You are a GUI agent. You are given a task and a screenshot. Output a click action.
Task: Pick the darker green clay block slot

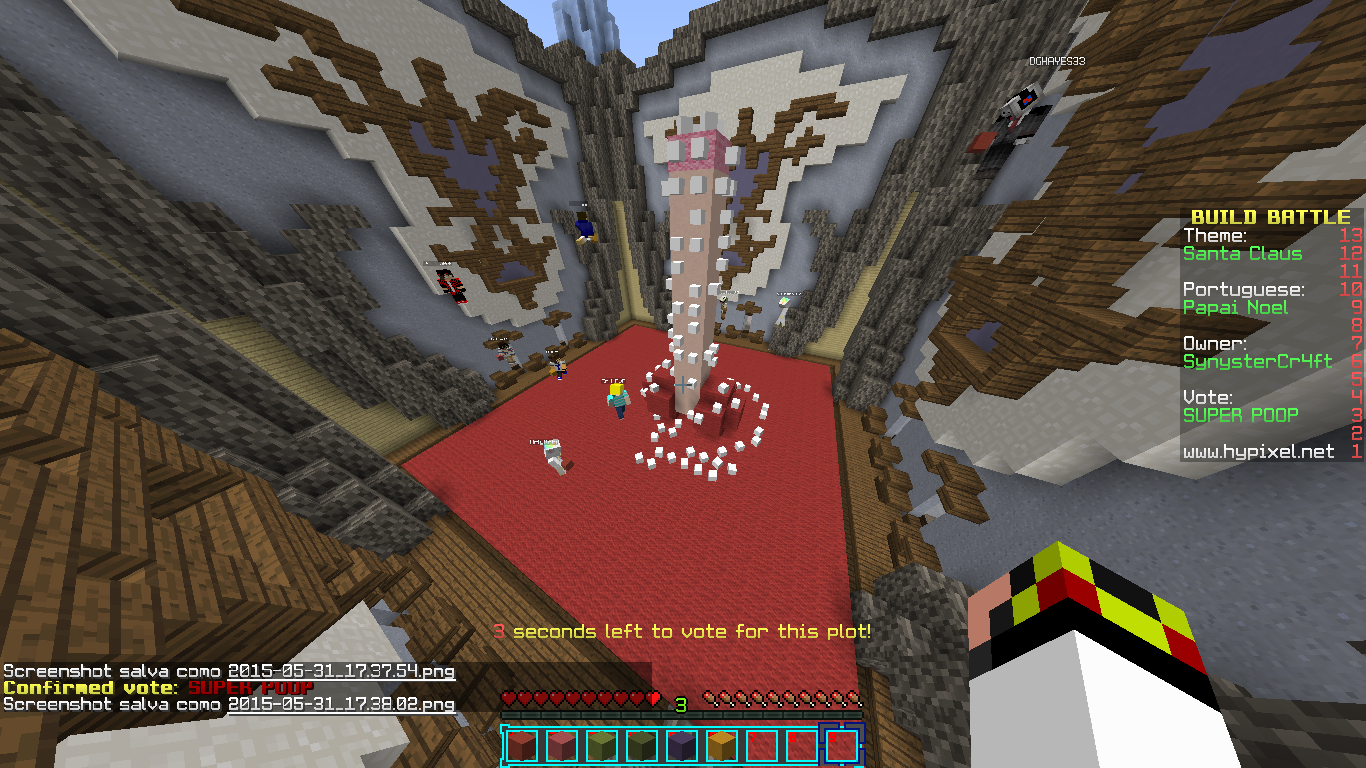pyautogui.click(x=641, y=746)
